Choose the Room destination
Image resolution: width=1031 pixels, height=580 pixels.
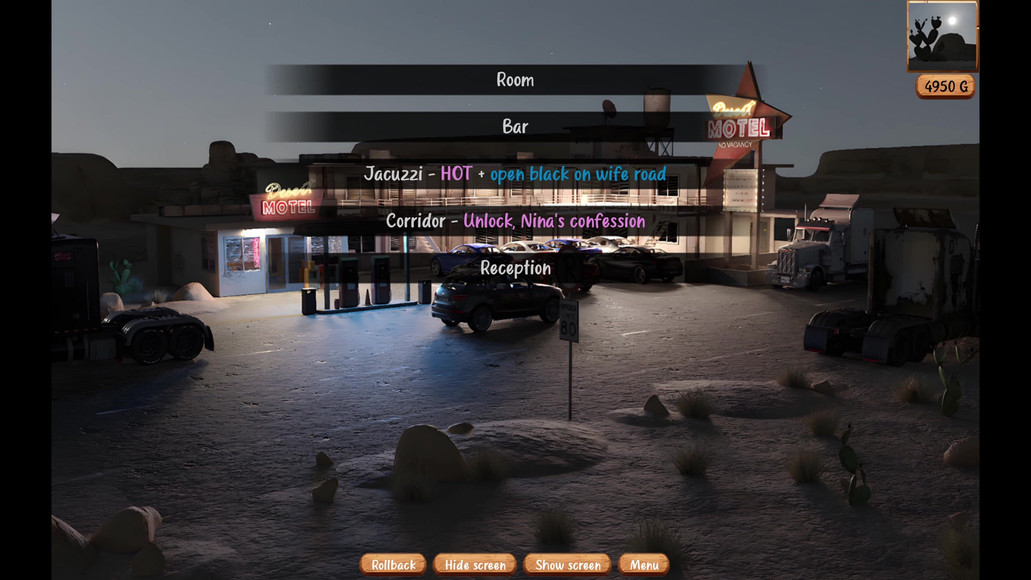(x=515, y=80)
